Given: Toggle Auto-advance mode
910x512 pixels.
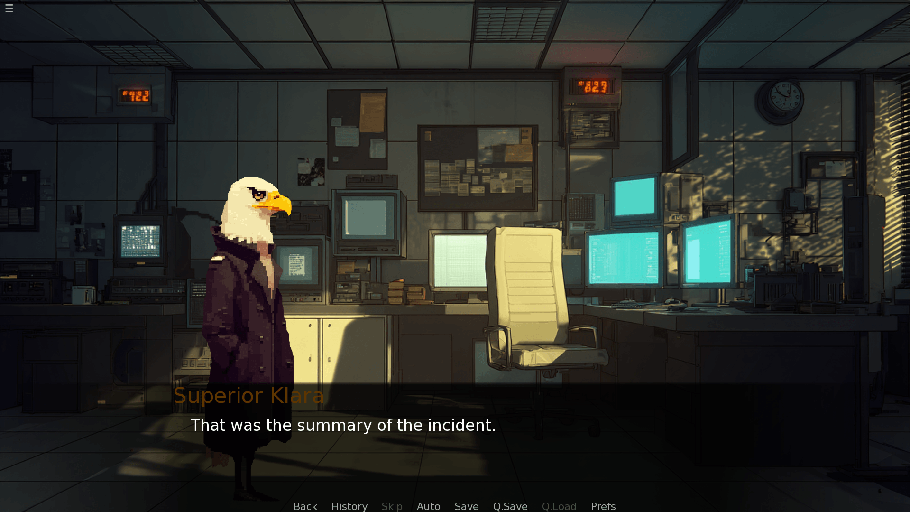Looking at the screenshot, I should (x=428, y=506).
